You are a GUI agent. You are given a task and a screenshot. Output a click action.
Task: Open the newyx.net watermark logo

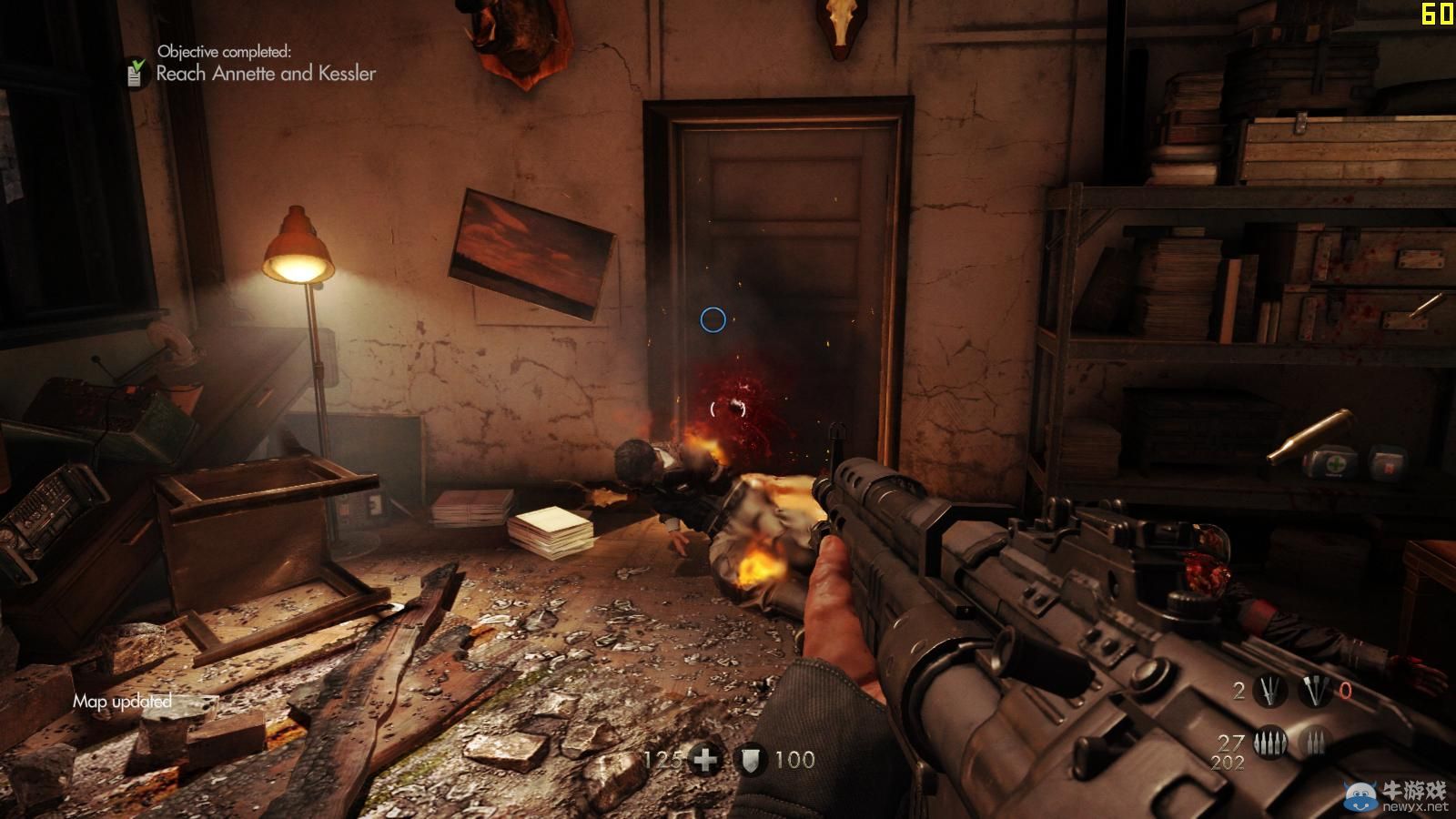tap(1397, 795)
